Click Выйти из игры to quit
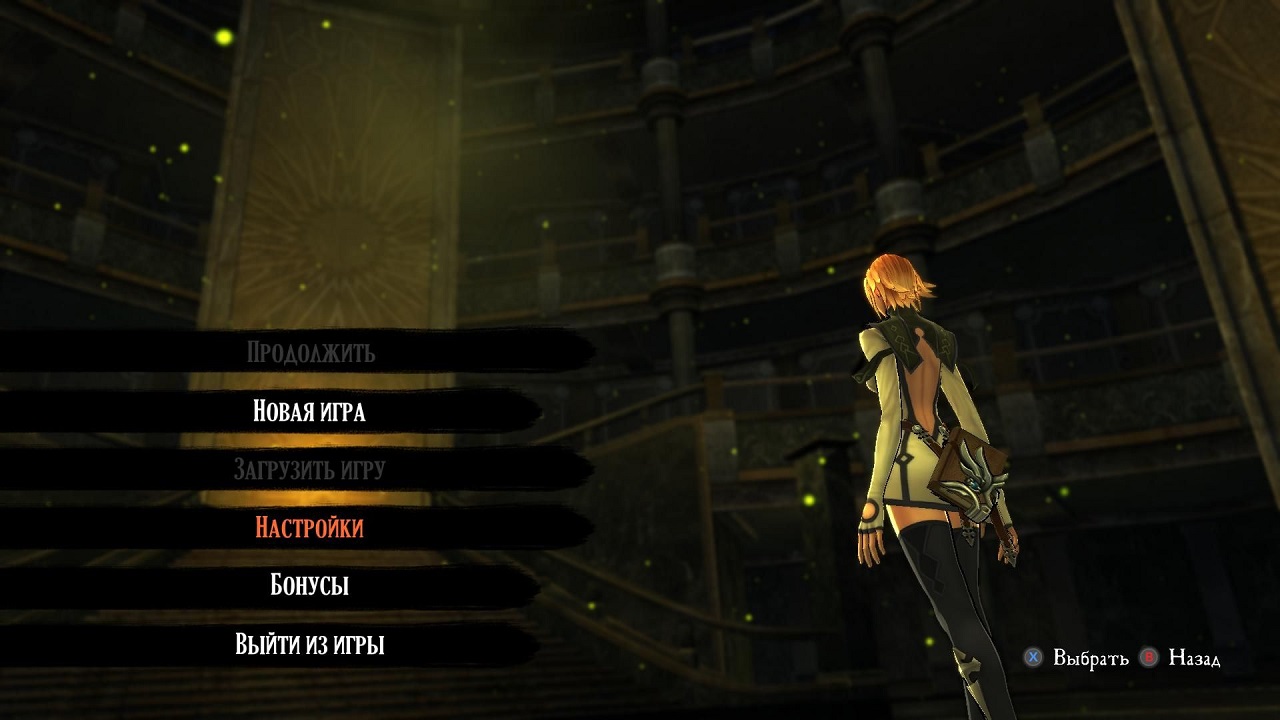1280x720 pixels. (309, 644)
